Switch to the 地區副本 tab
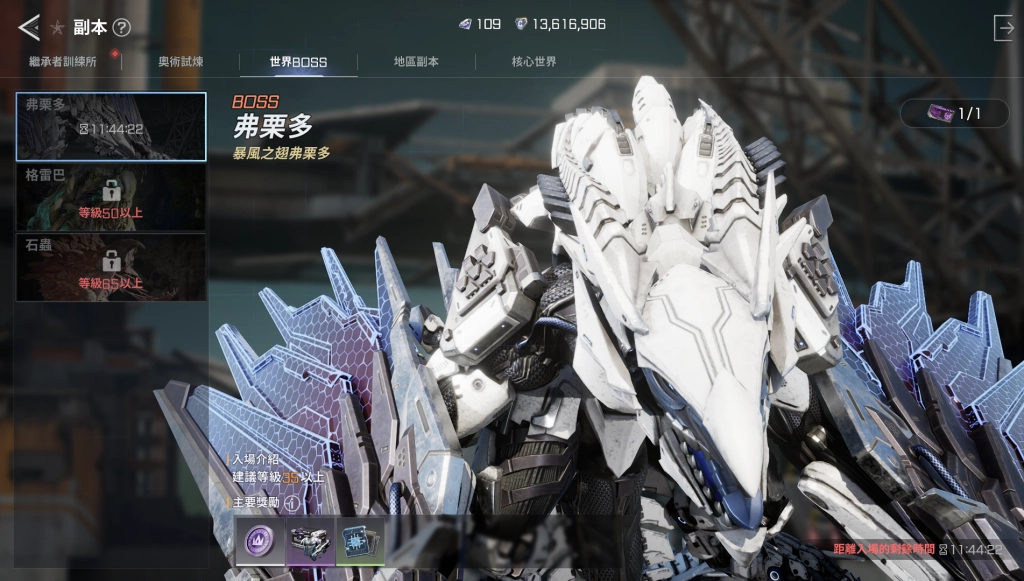The height and width of the screenshot is (581, 1024). pyautogui.click(x=416, y=62)
